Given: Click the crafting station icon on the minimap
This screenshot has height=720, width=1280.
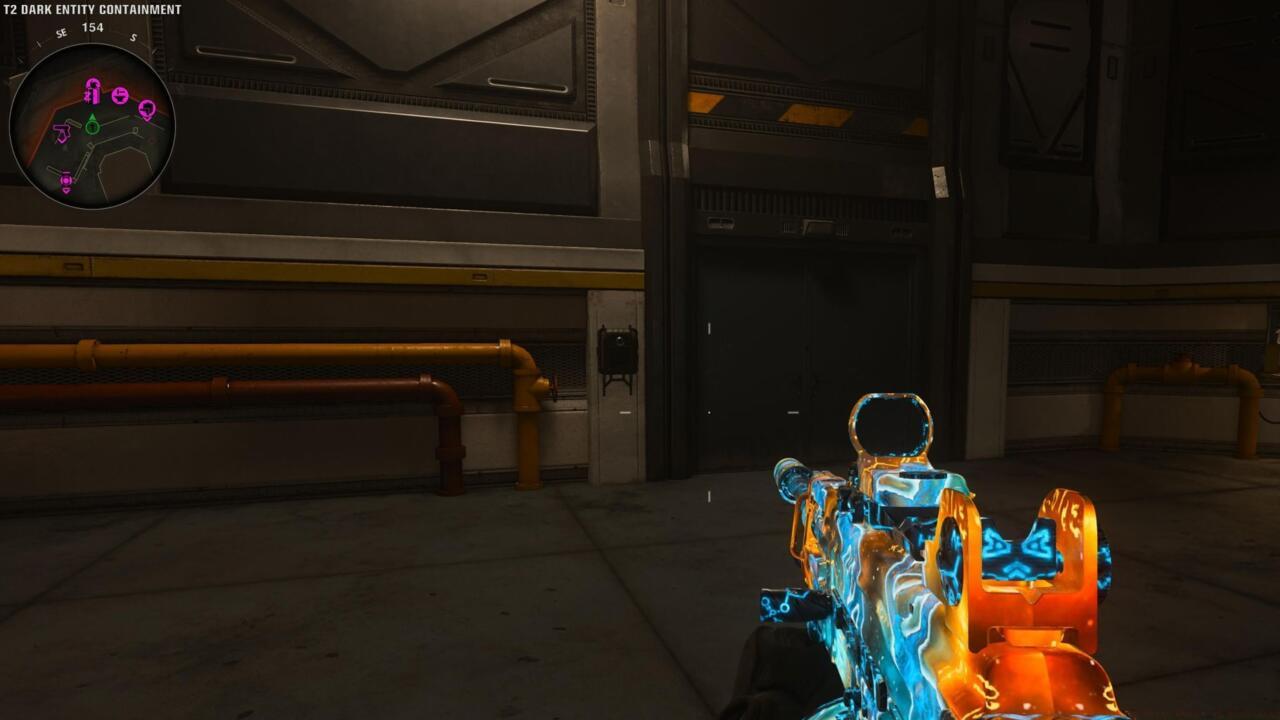Looking at the screenshot, I should (121, 96).
